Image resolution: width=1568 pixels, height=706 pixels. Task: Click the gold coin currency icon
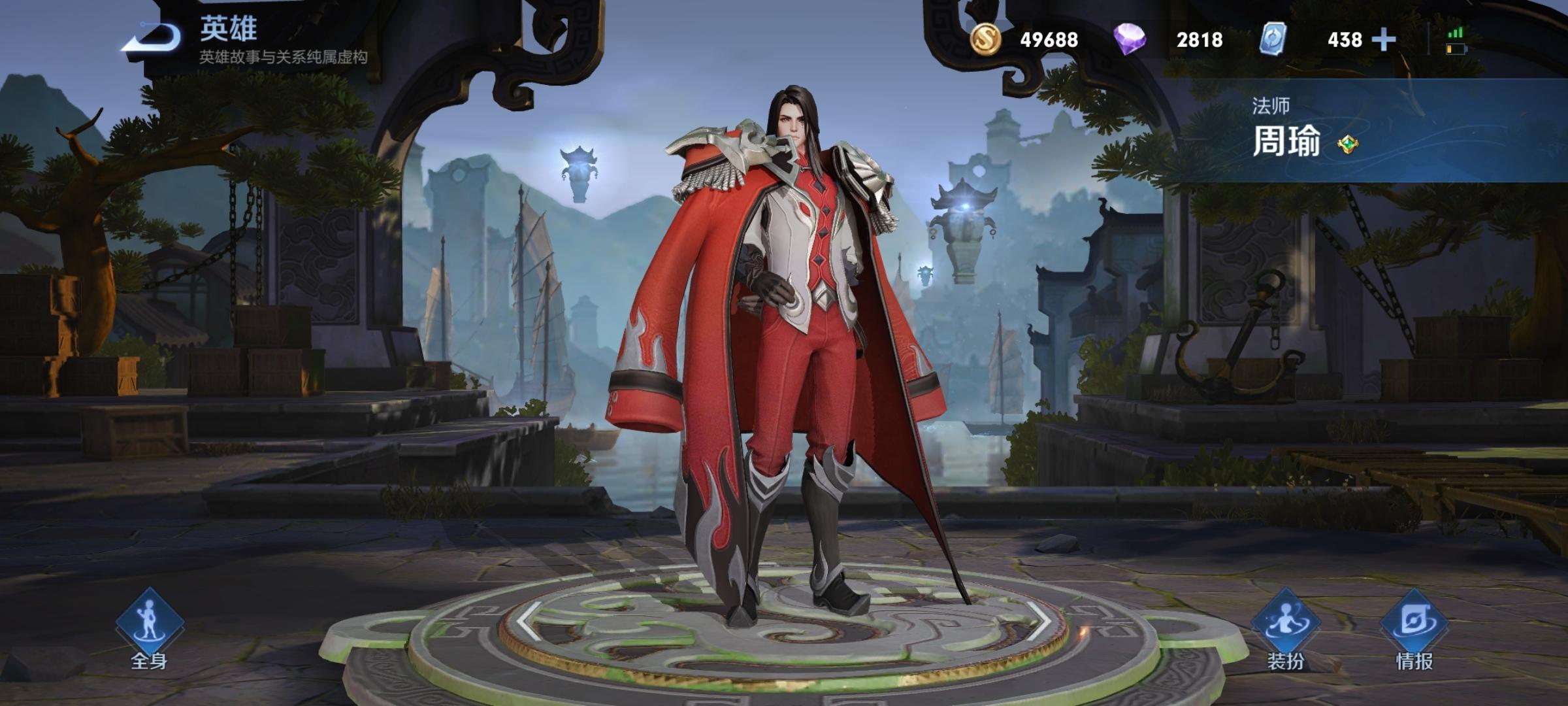point(985,39)
